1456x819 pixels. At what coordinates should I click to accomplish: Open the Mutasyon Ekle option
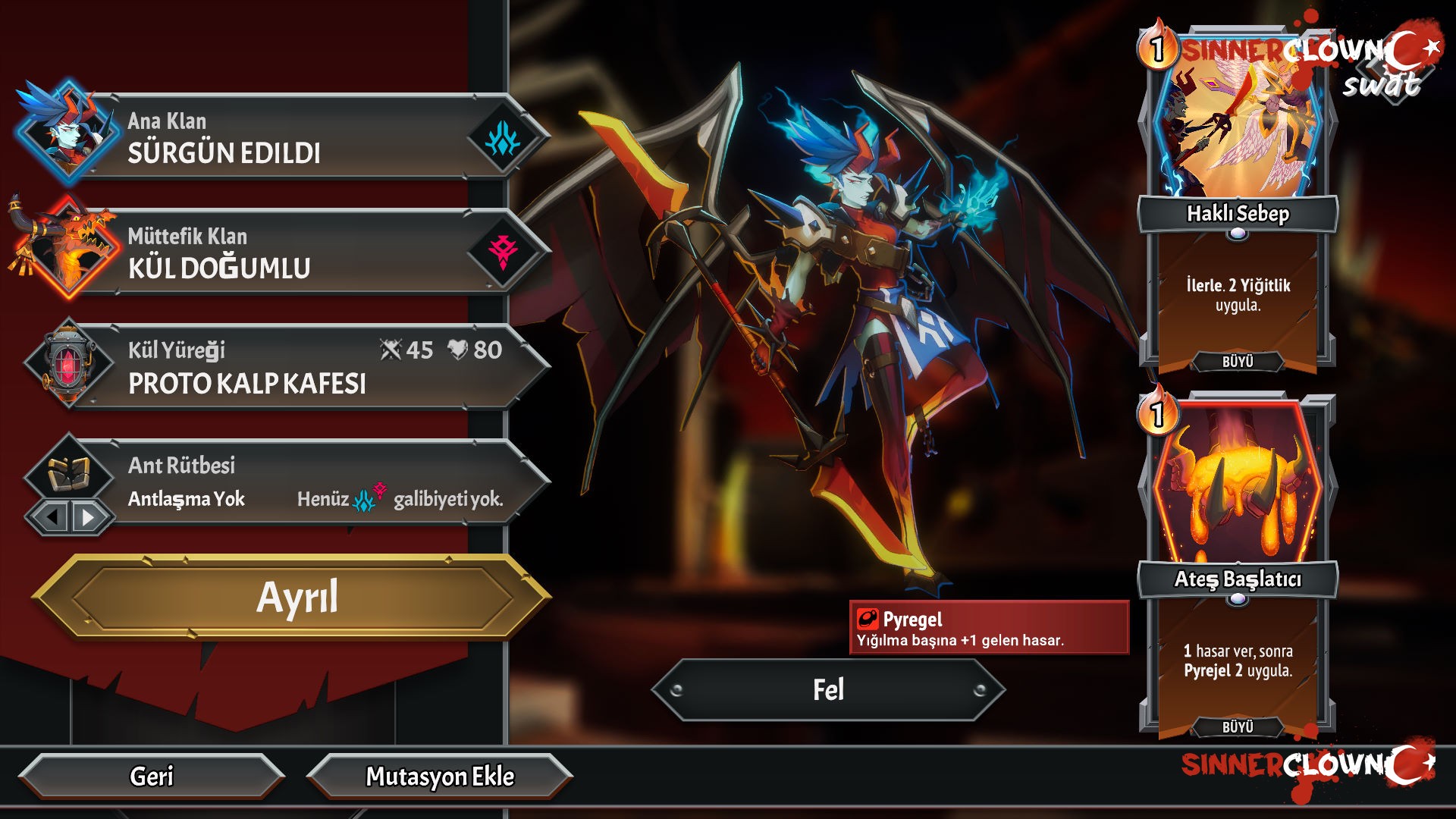440,777
